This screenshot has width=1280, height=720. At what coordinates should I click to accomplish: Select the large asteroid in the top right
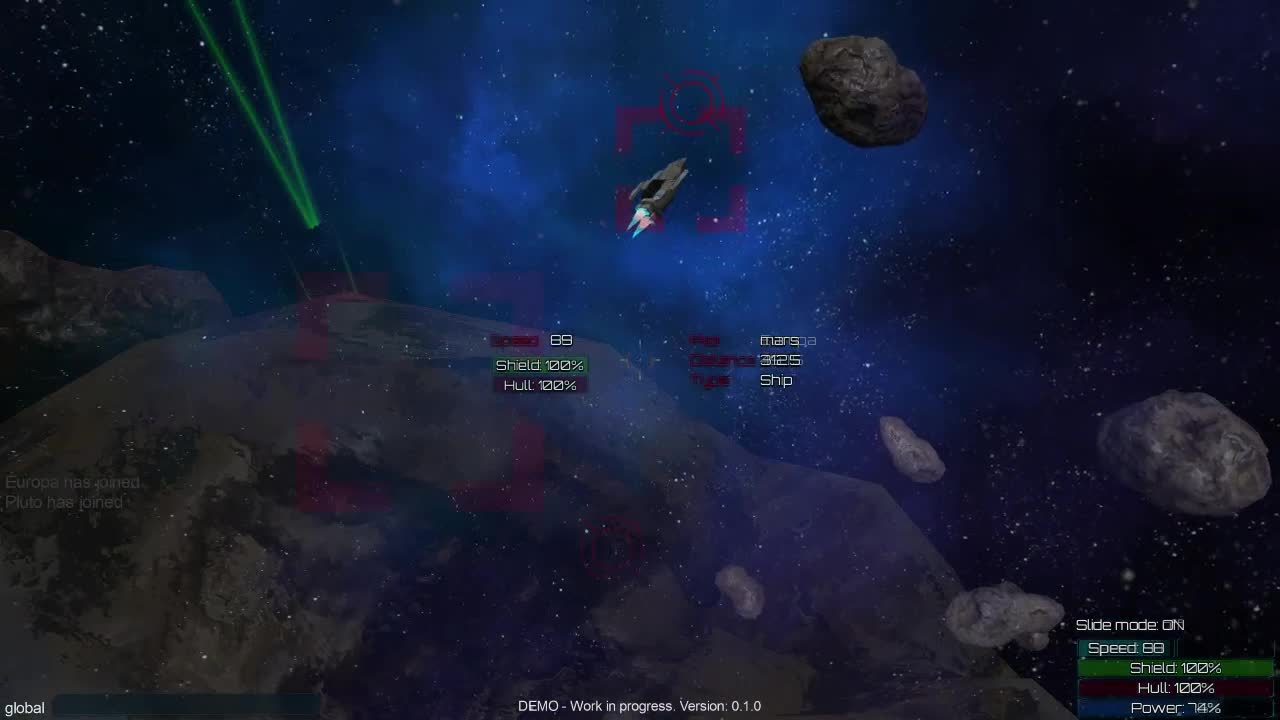coord(866,90)
